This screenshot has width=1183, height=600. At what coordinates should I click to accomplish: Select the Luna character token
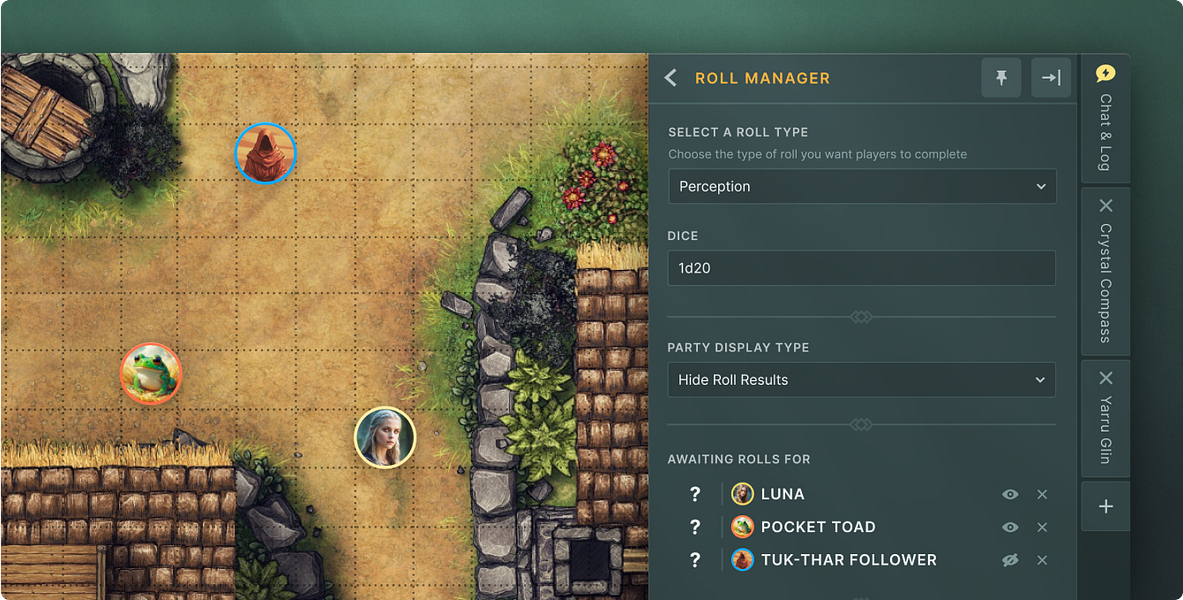coord(385,437)
